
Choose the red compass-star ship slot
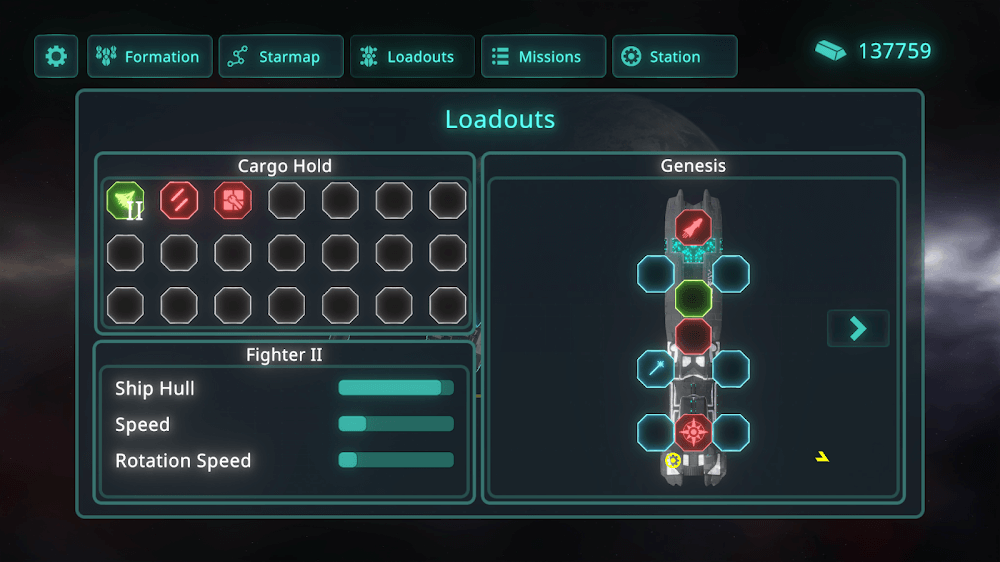[693, 433]
